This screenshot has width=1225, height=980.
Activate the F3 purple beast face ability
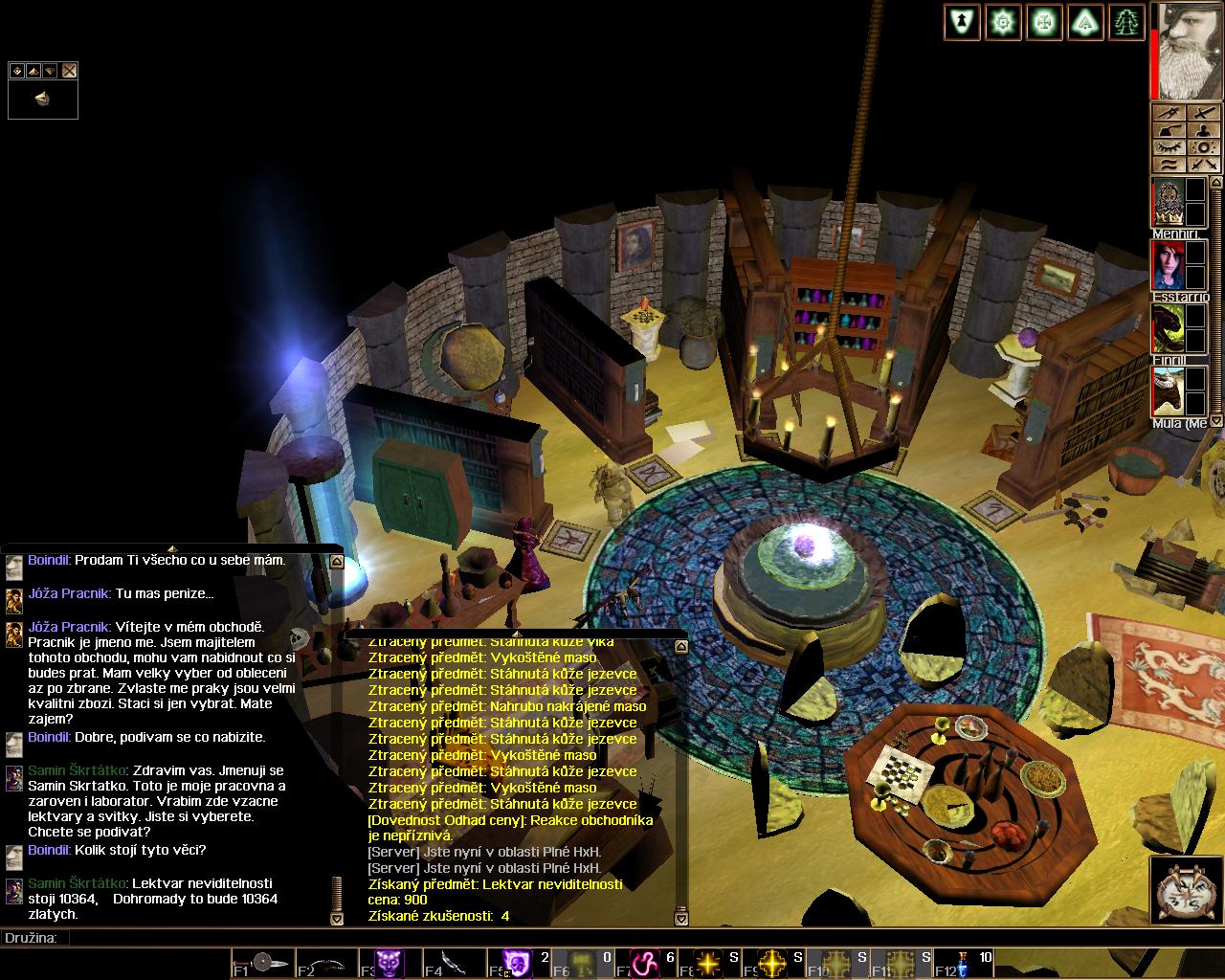click(x=390, y=962)
